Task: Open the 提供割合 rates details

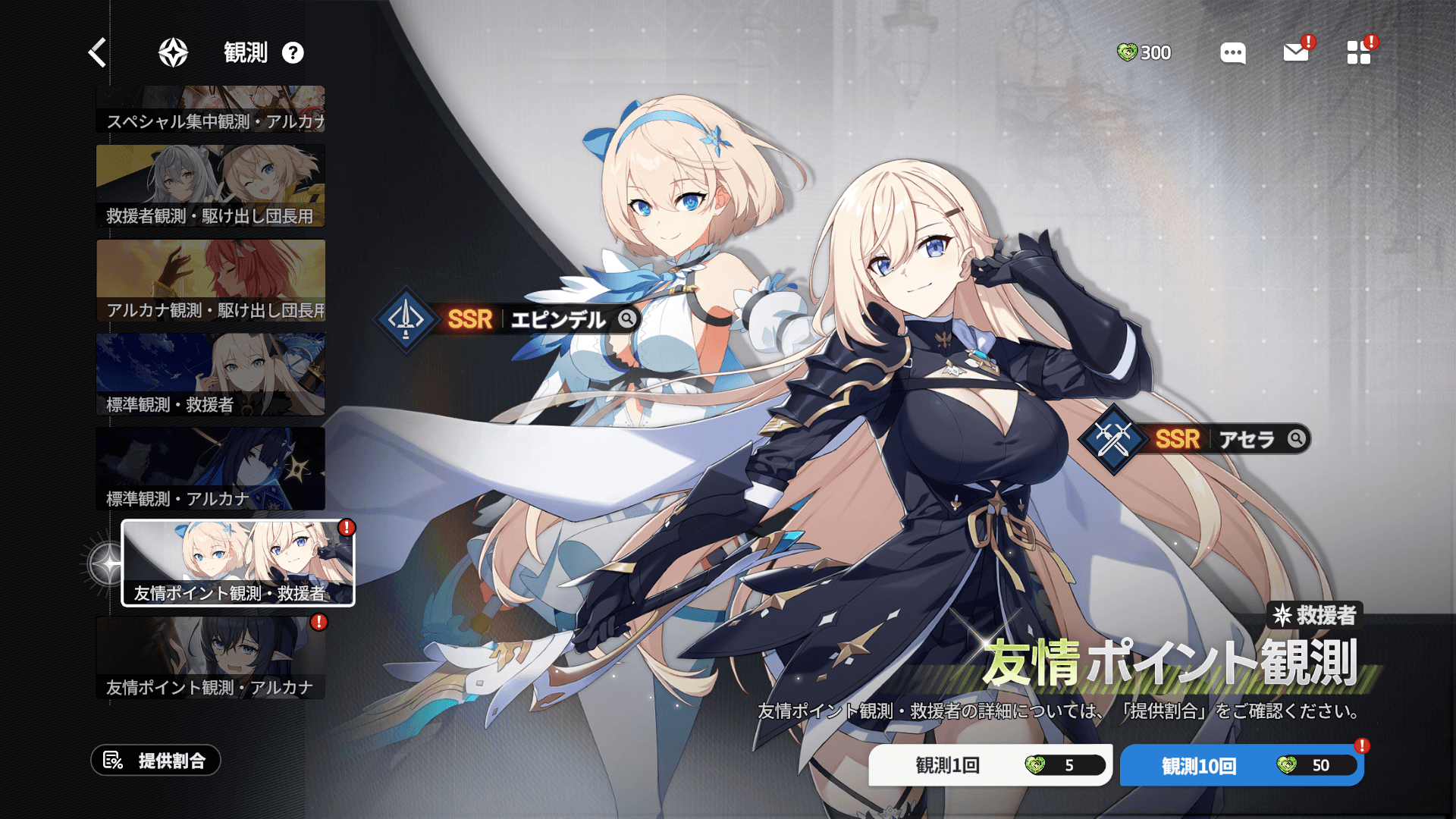Action: (157, 761)
